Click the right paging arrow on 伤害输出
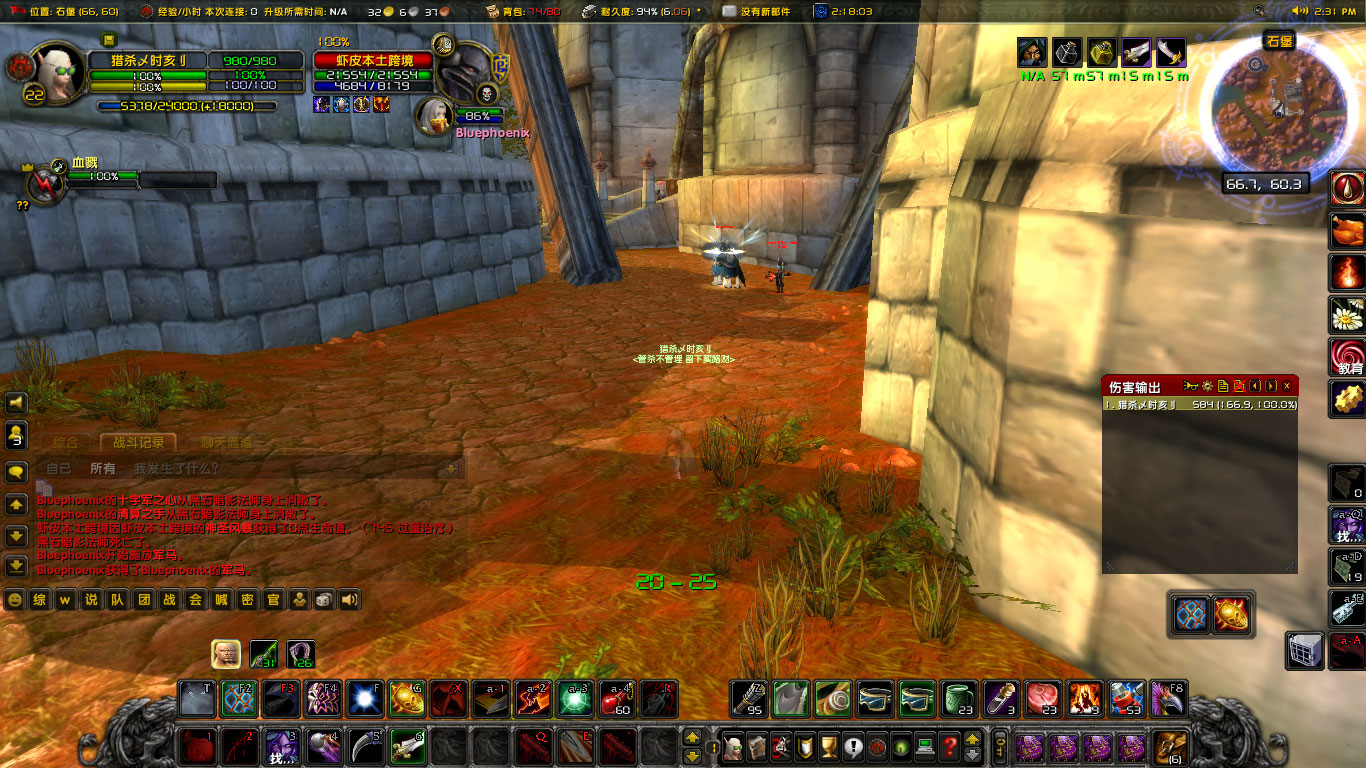This screenshot has width=1366, height=768. click(x=1271, y=387)
